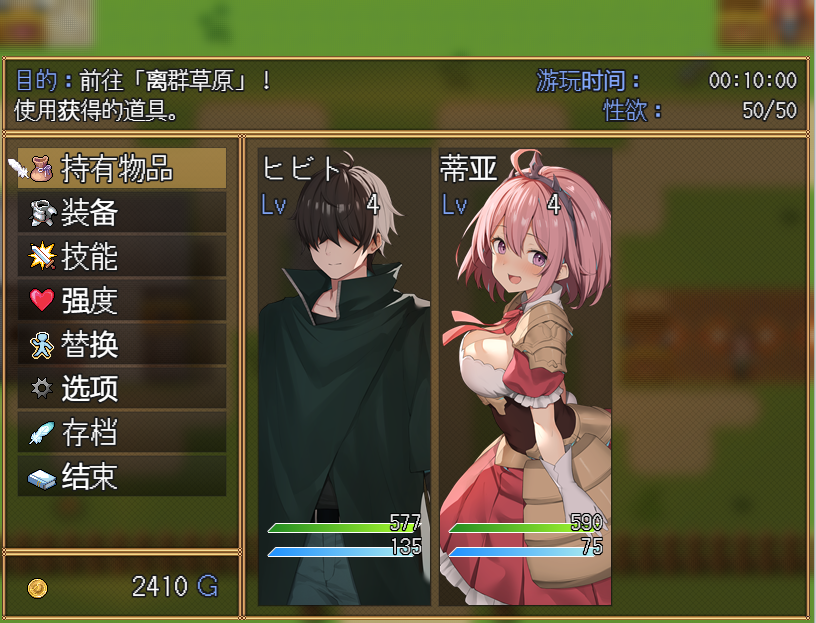Open the 技能 skills menu

click(x=122, y=257)
